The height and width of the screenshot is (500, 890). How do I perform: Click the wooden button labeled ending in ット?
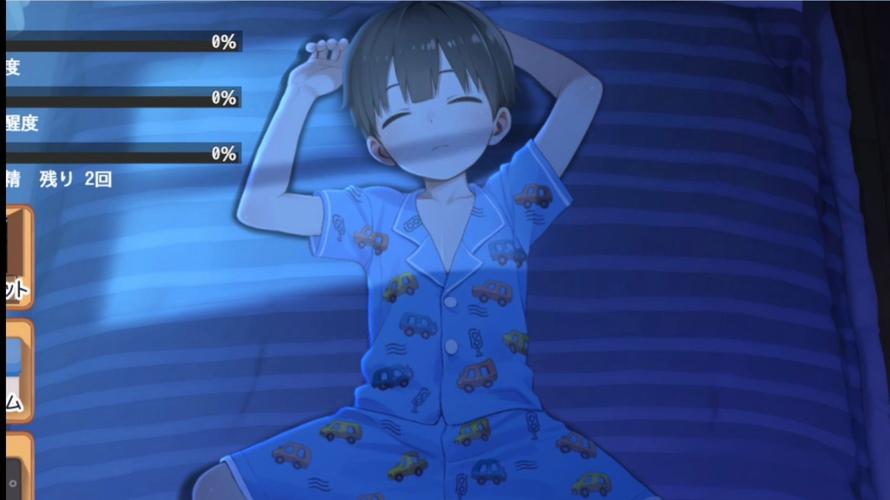pos(18,257)
